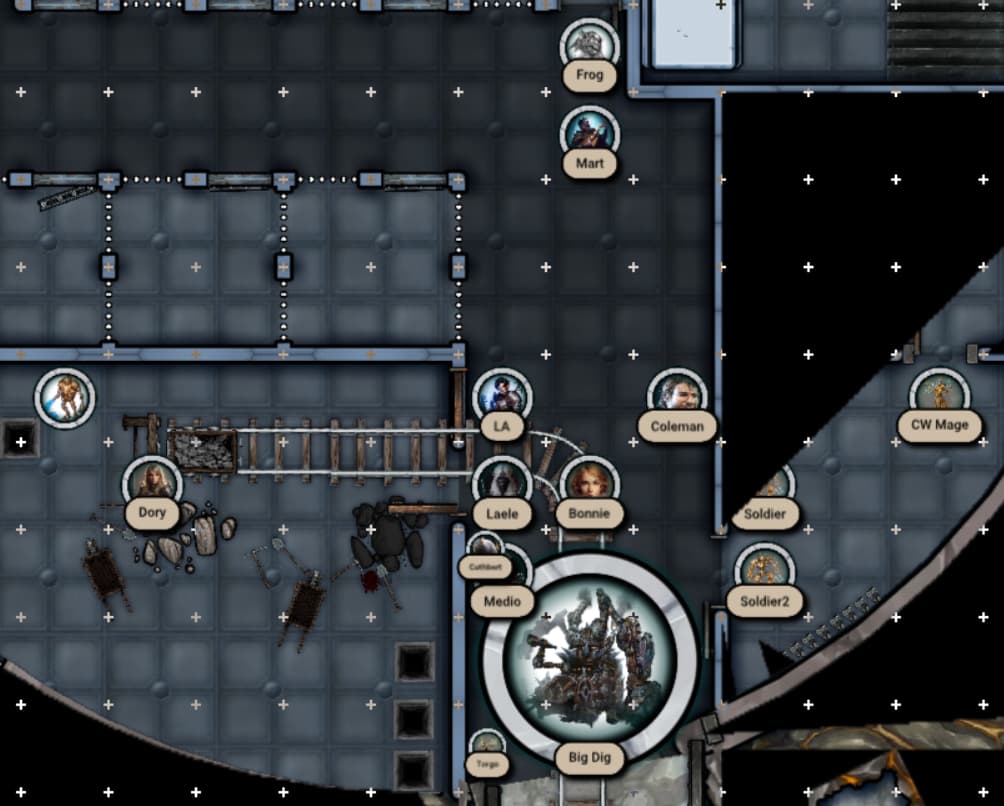Choose the Medio name label
Screen dimensions: 1004x806
502,602
